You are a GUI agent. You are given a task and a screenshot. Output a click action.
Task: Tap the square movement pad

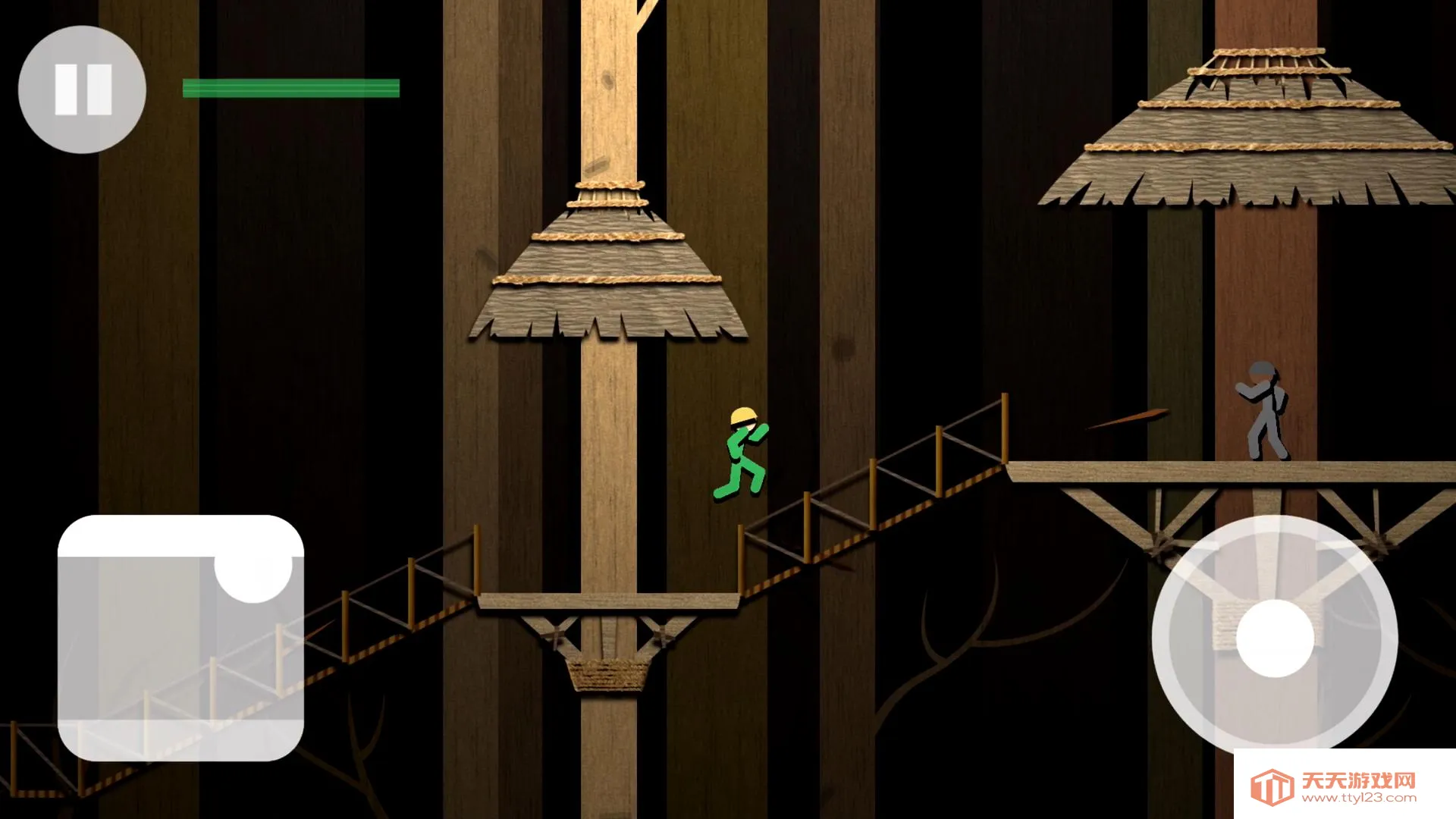(x=180, y=639)
